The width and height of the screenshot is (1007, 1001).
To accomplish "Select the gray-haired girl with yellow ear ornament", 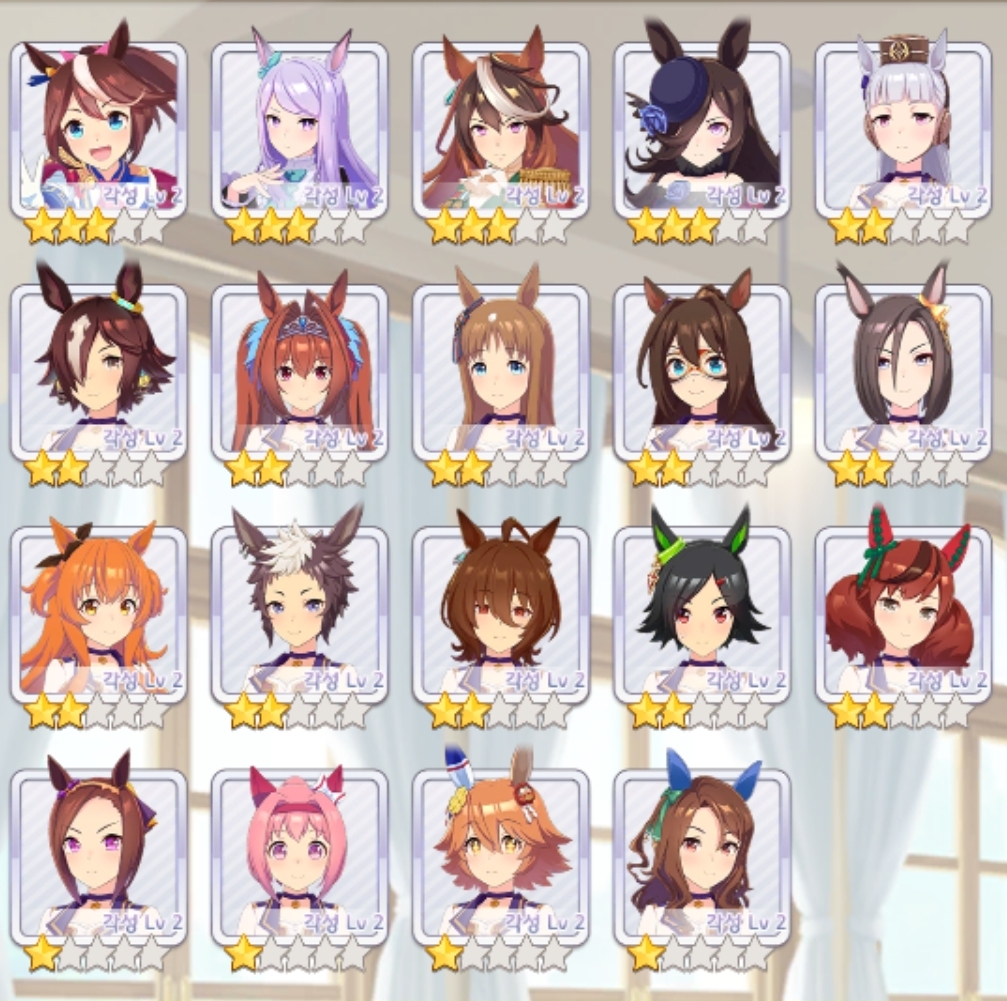I will click(903, 372).
